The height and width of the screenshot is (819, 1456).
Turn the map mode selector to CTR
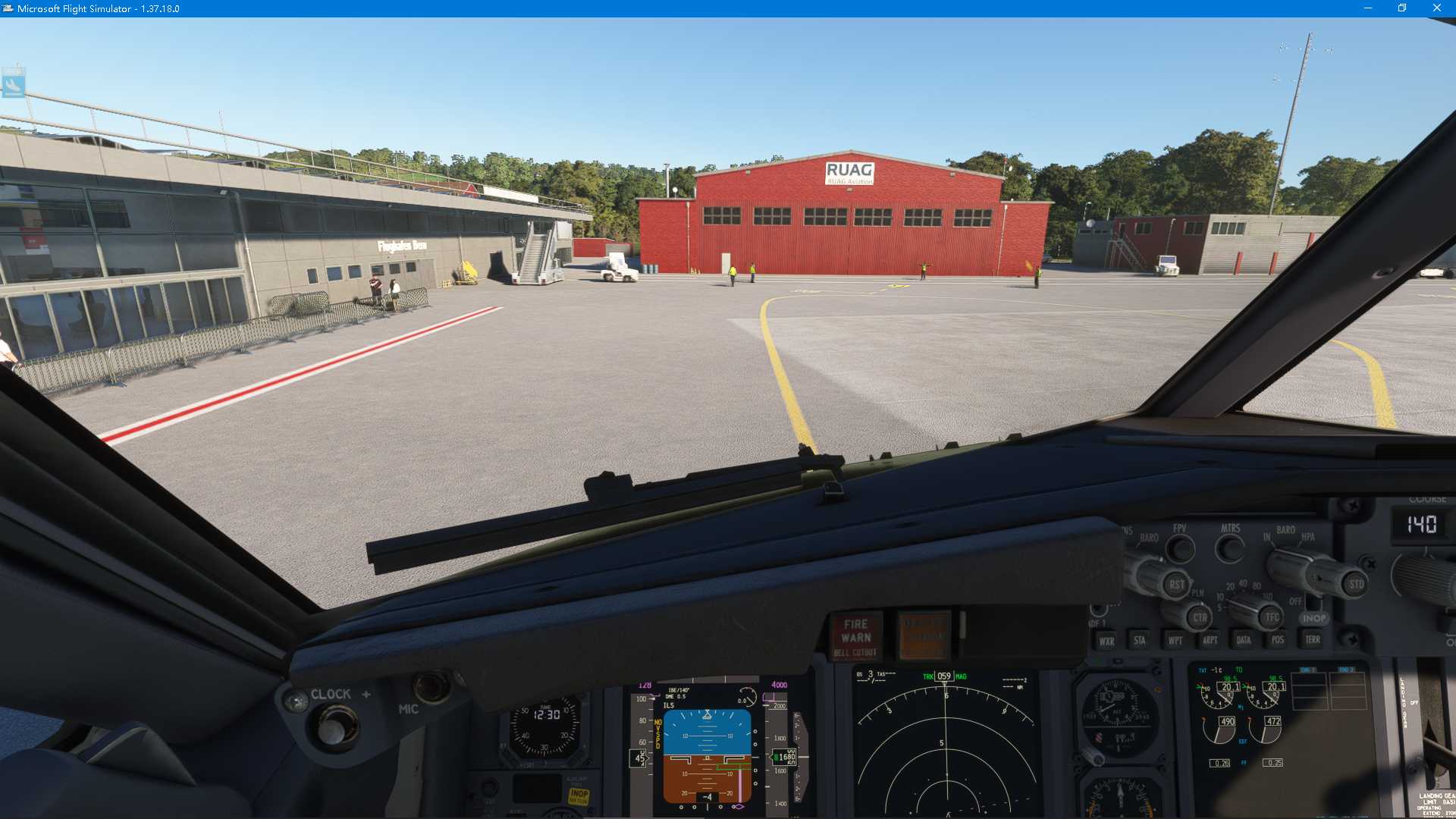[1200, 618]
